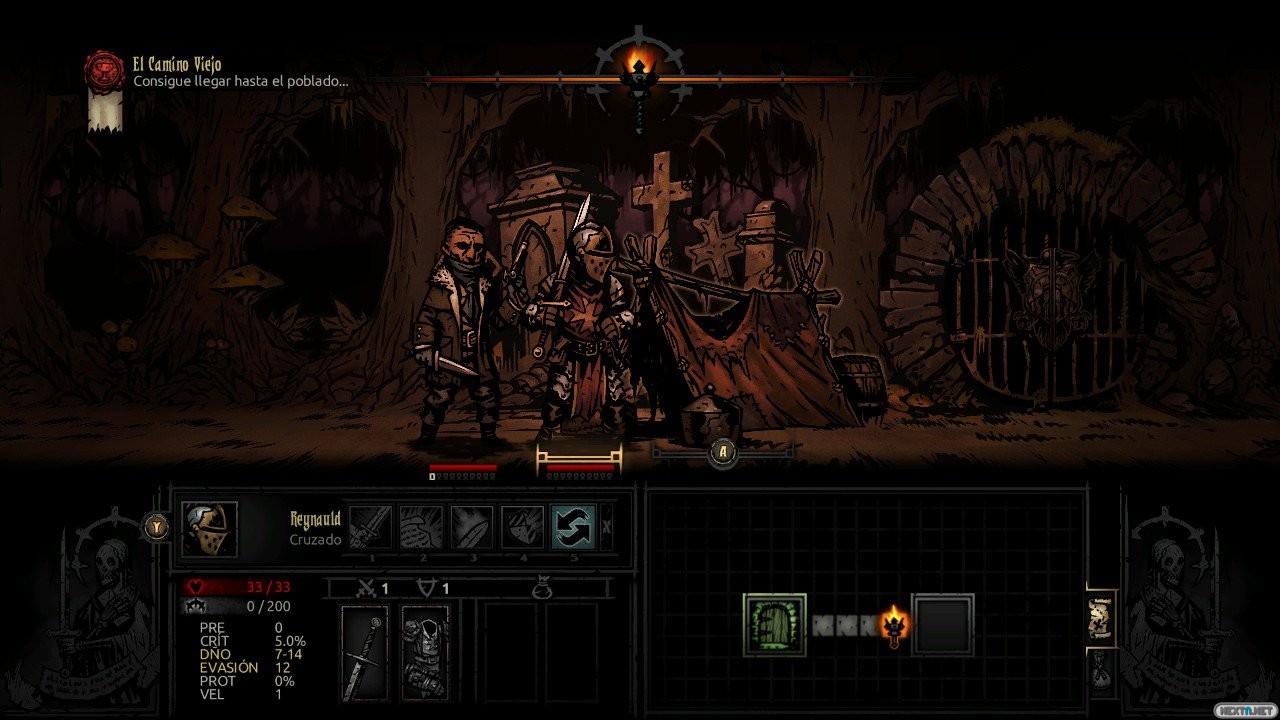
Task: Choose the shield skill icon
Action: [522, 527]
